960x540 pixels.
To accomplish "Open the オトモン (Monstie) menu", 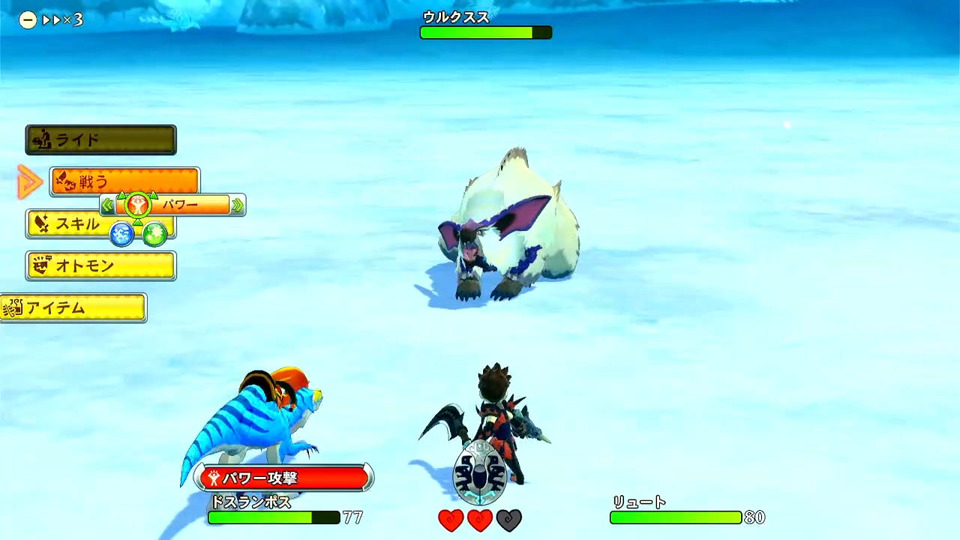I will [x=101, y=266].
